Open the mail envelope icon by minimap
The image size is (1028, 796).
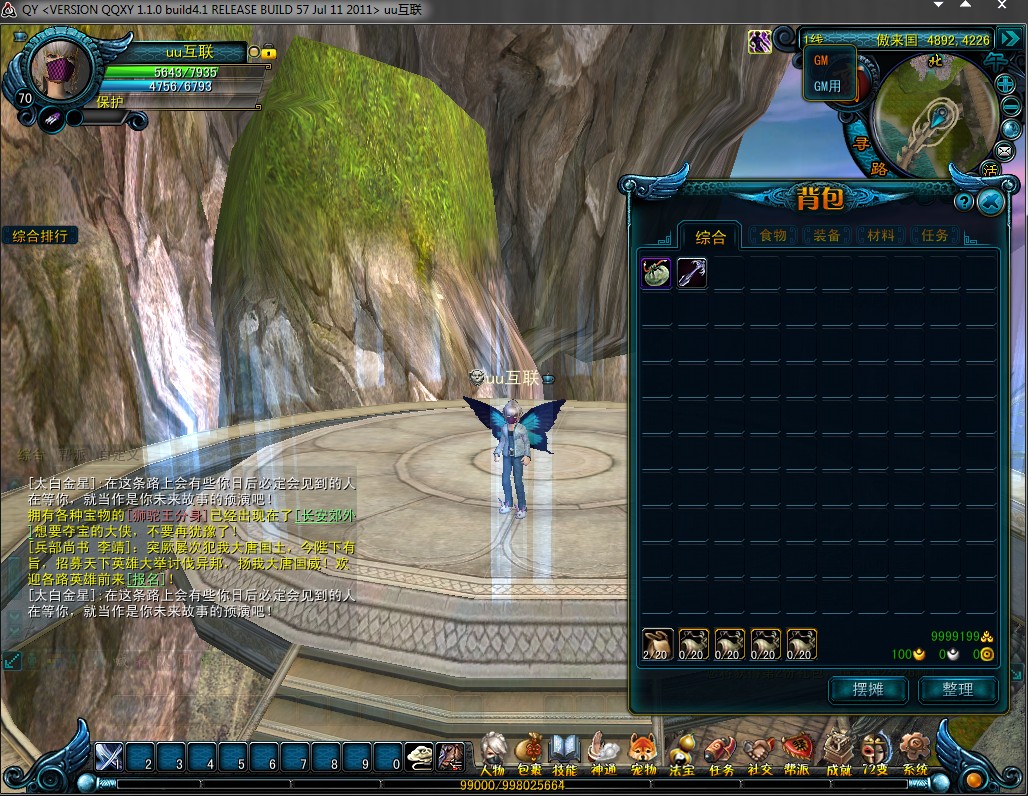pyautogui.click(x=1005, y=150)
